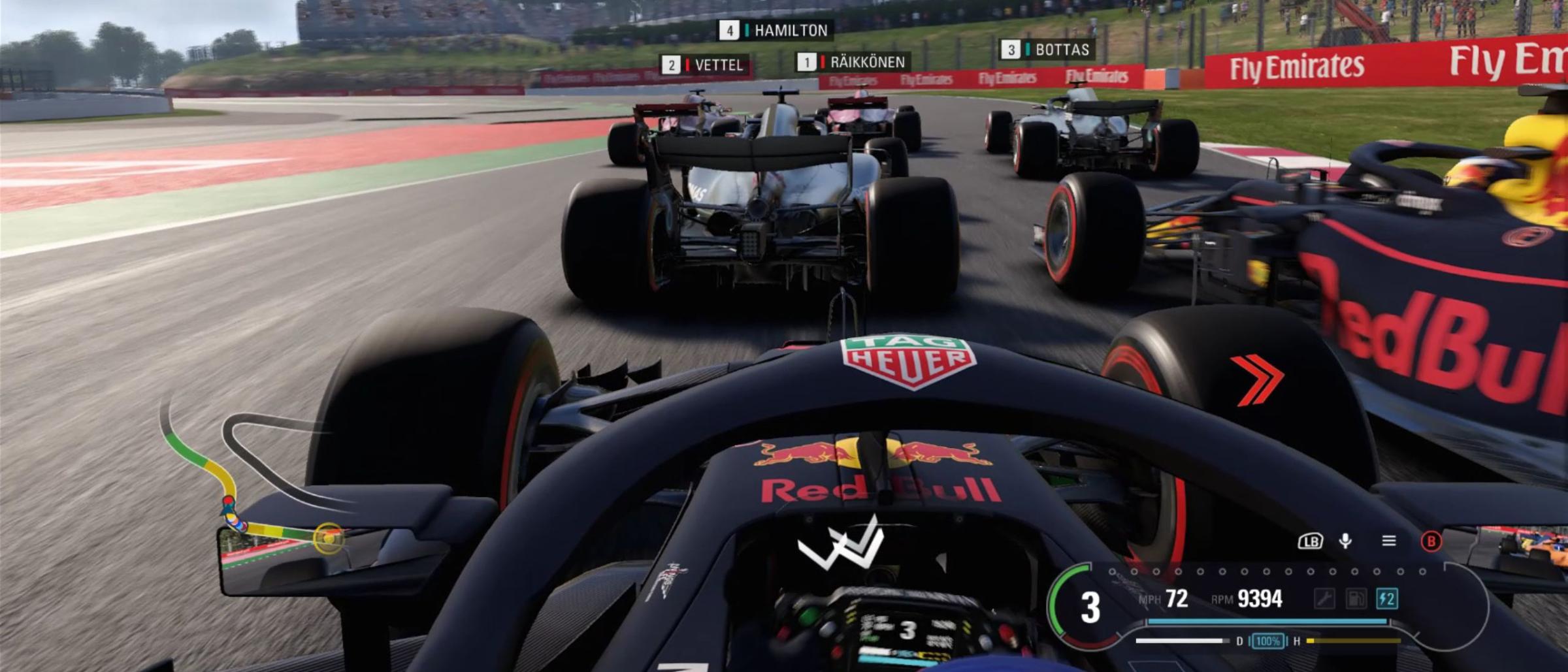Select the fuel pump icon
Screen dimensions: 1568x672
click(1356, 599)
